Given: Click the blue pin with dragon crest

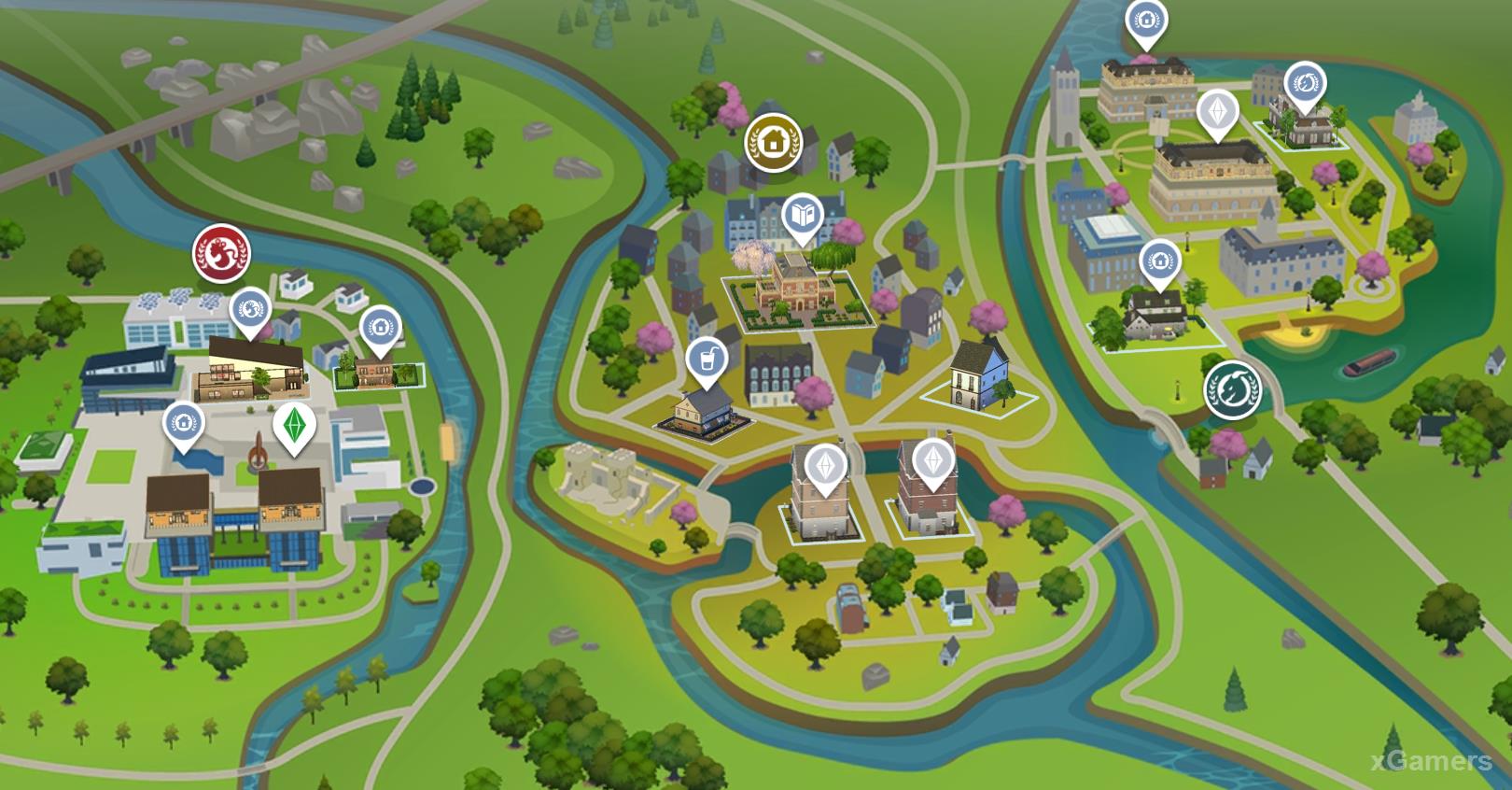Looking at the screenshot, I should coord(250,309).
